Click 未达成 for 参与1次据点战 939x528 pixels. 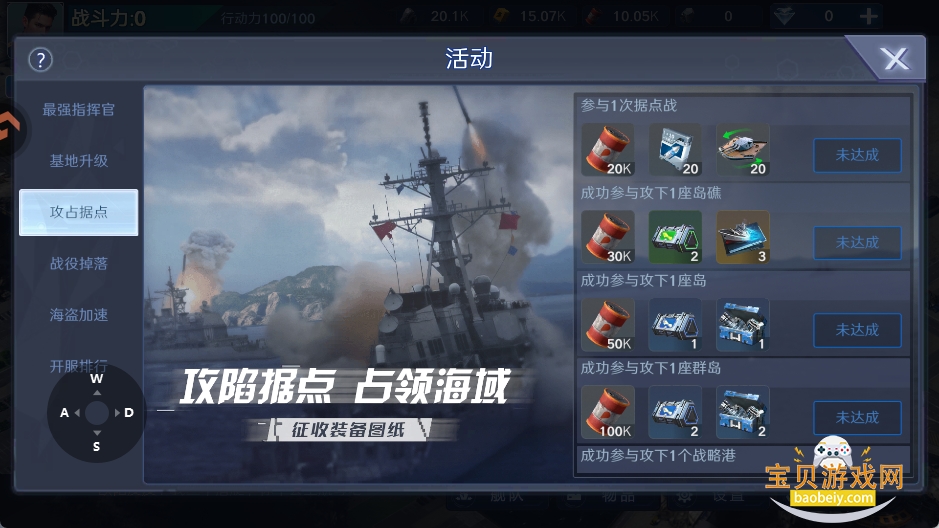pyautogui.click(x=856, y=155)
